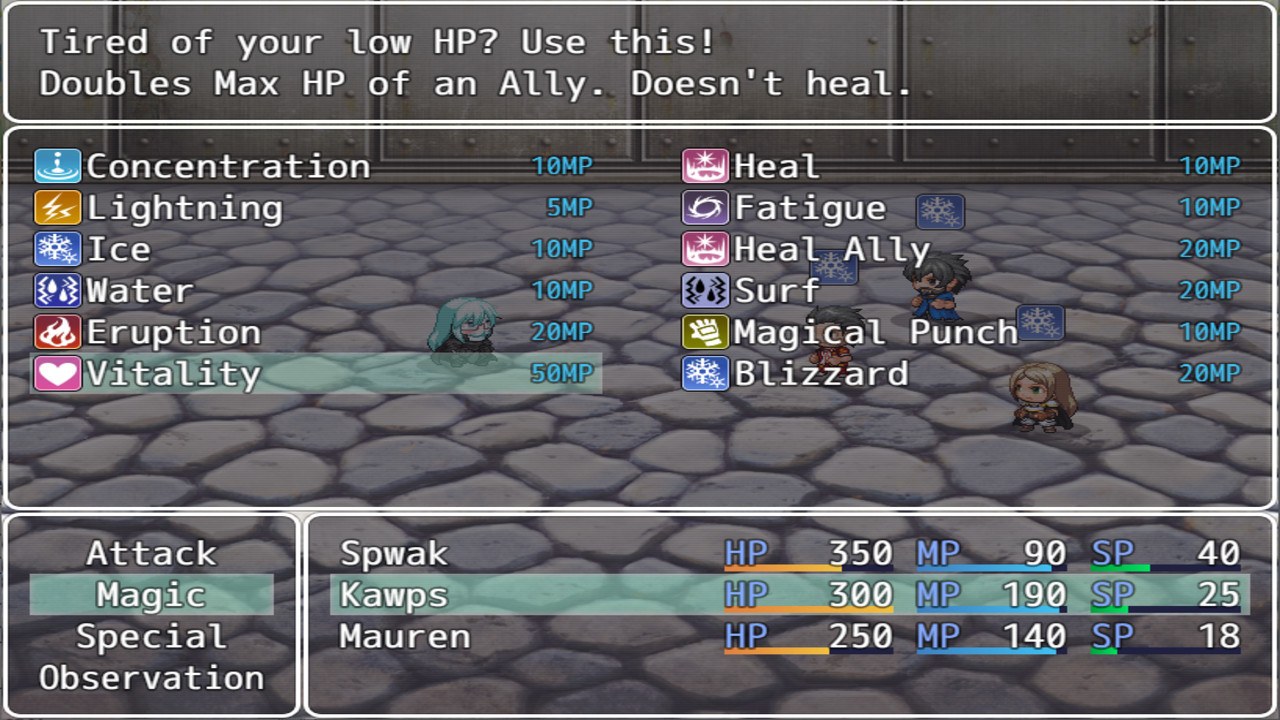1280x720 pixels.
Task: Click the Water droplet spell icon
Action: point(57,290)
